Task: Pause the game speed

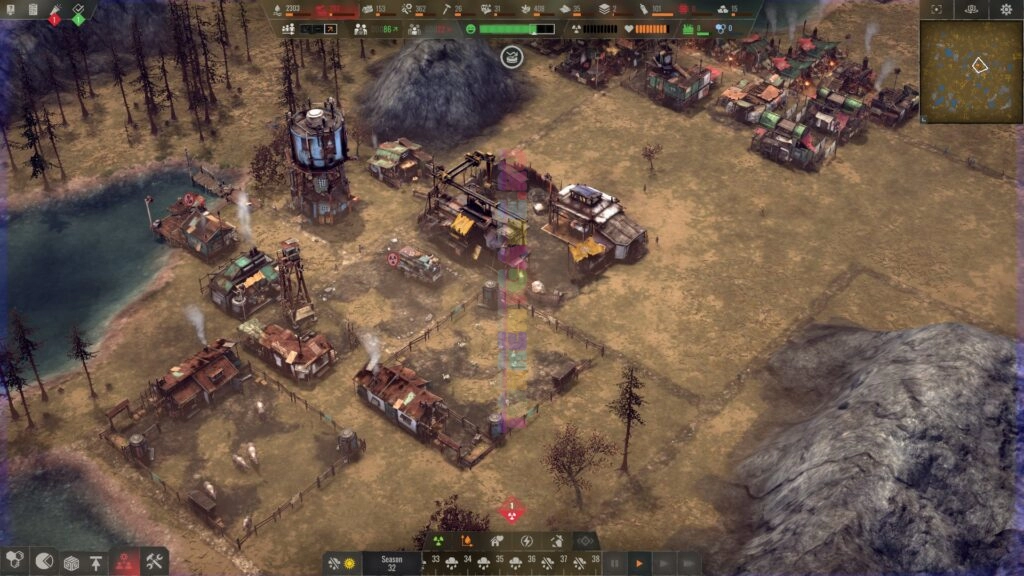Action: click(x=615, y=564)
